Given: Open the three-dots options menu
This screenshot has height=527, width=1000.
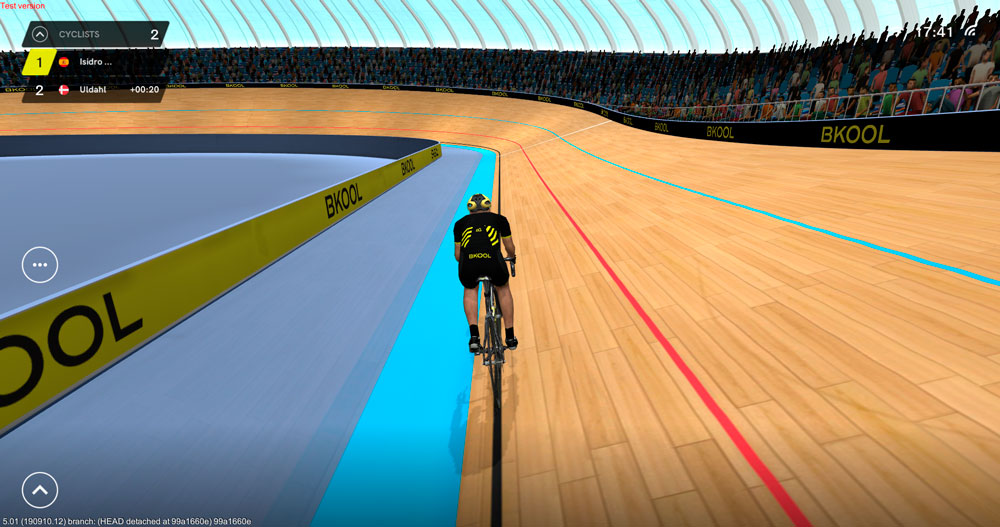Looking at the screenshot, I should [40, 265].
